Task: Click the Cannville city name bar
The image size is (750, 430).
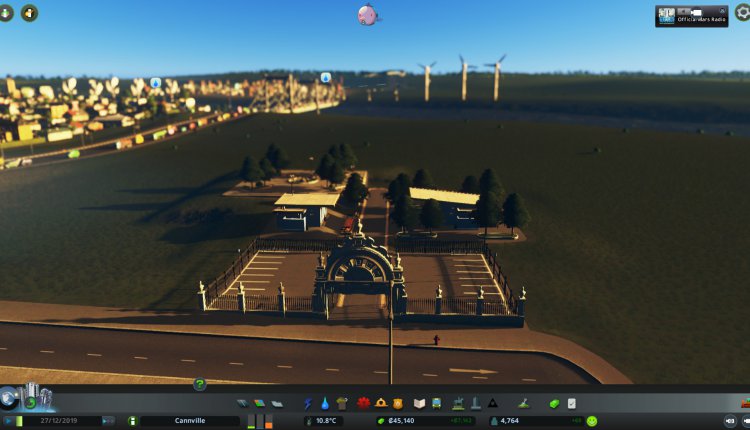Action: click(188, 421)
